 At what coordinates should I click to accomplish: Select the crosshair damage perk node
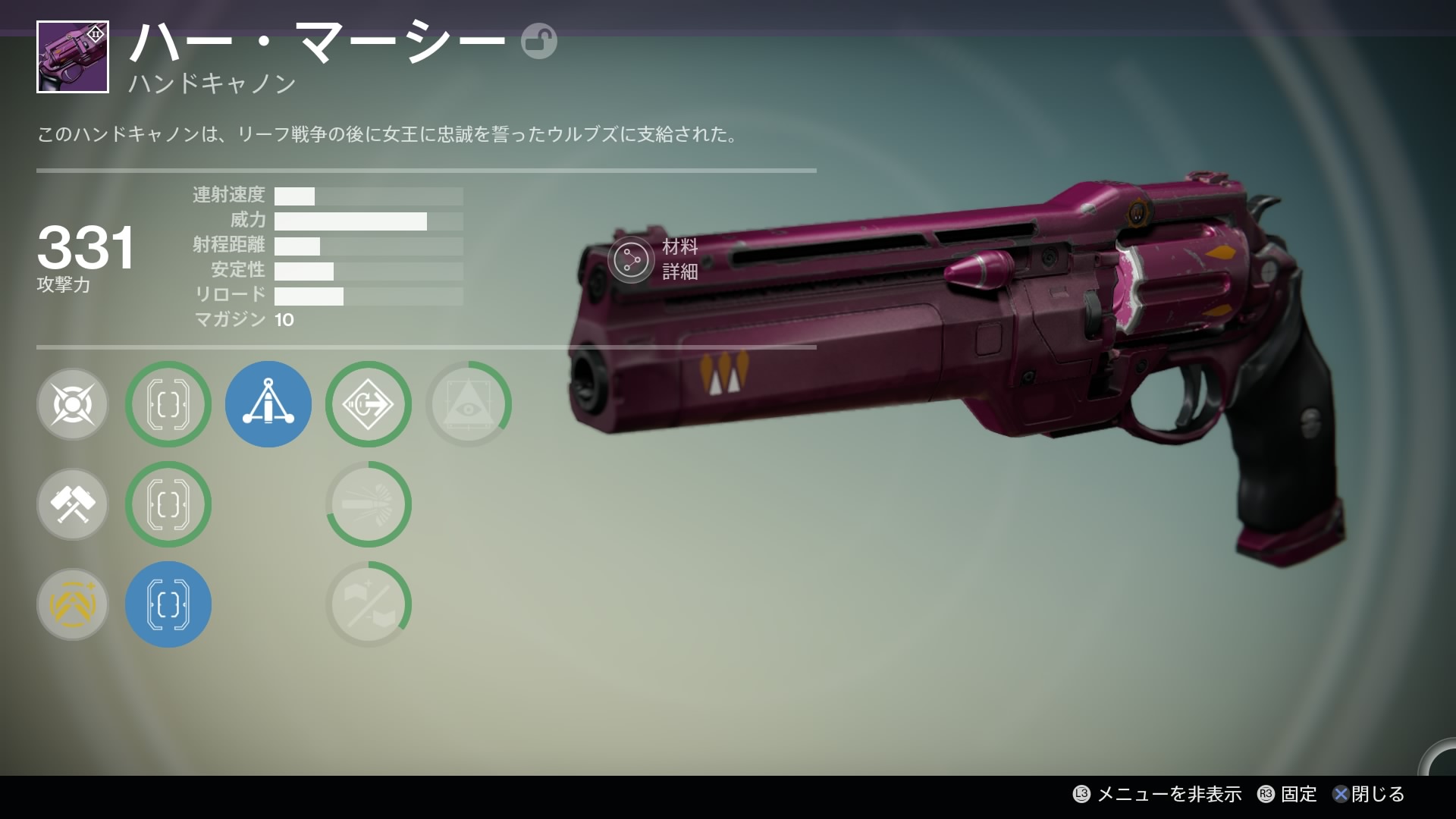click(73, 404)
